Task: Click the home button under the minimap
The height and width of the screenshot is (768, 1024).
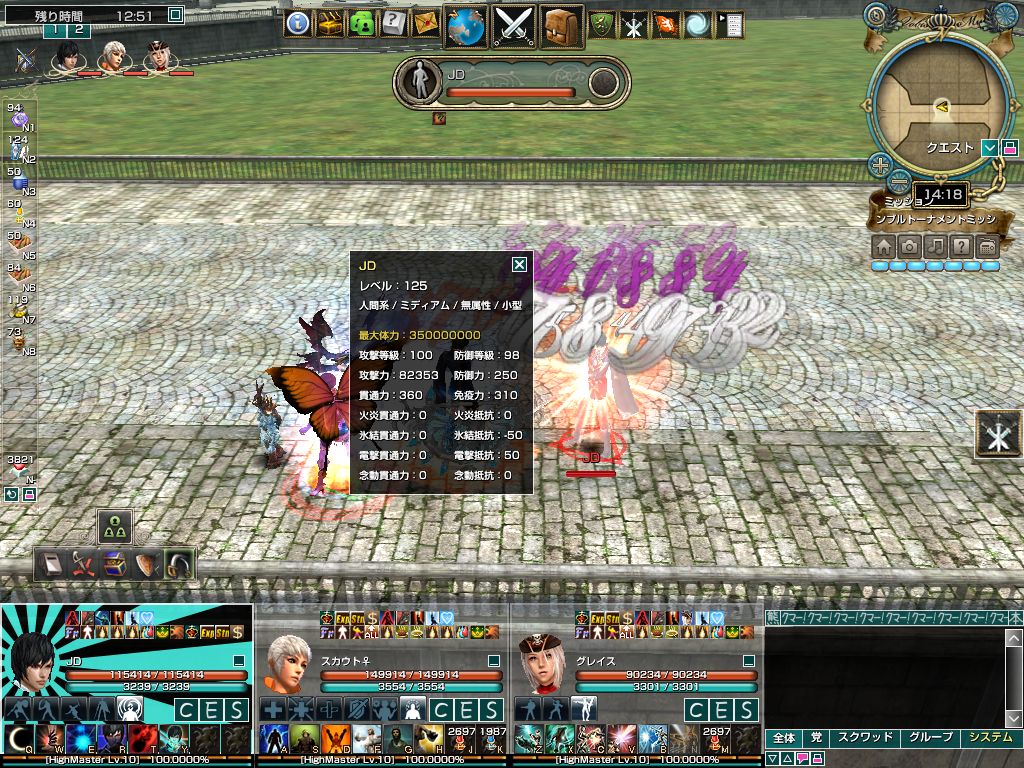Action: 883,246
